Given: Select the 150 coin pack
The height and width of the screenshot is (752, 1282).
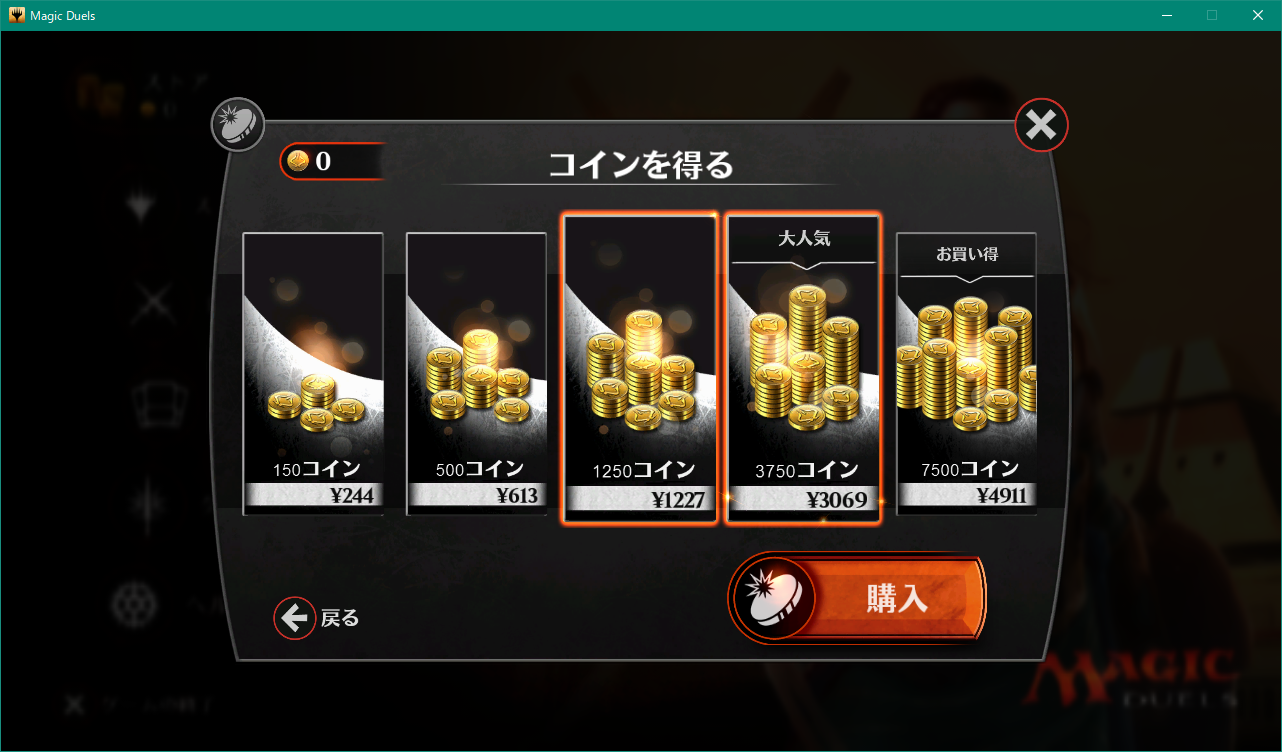Looking at the screenshot, I should (312, 375).
